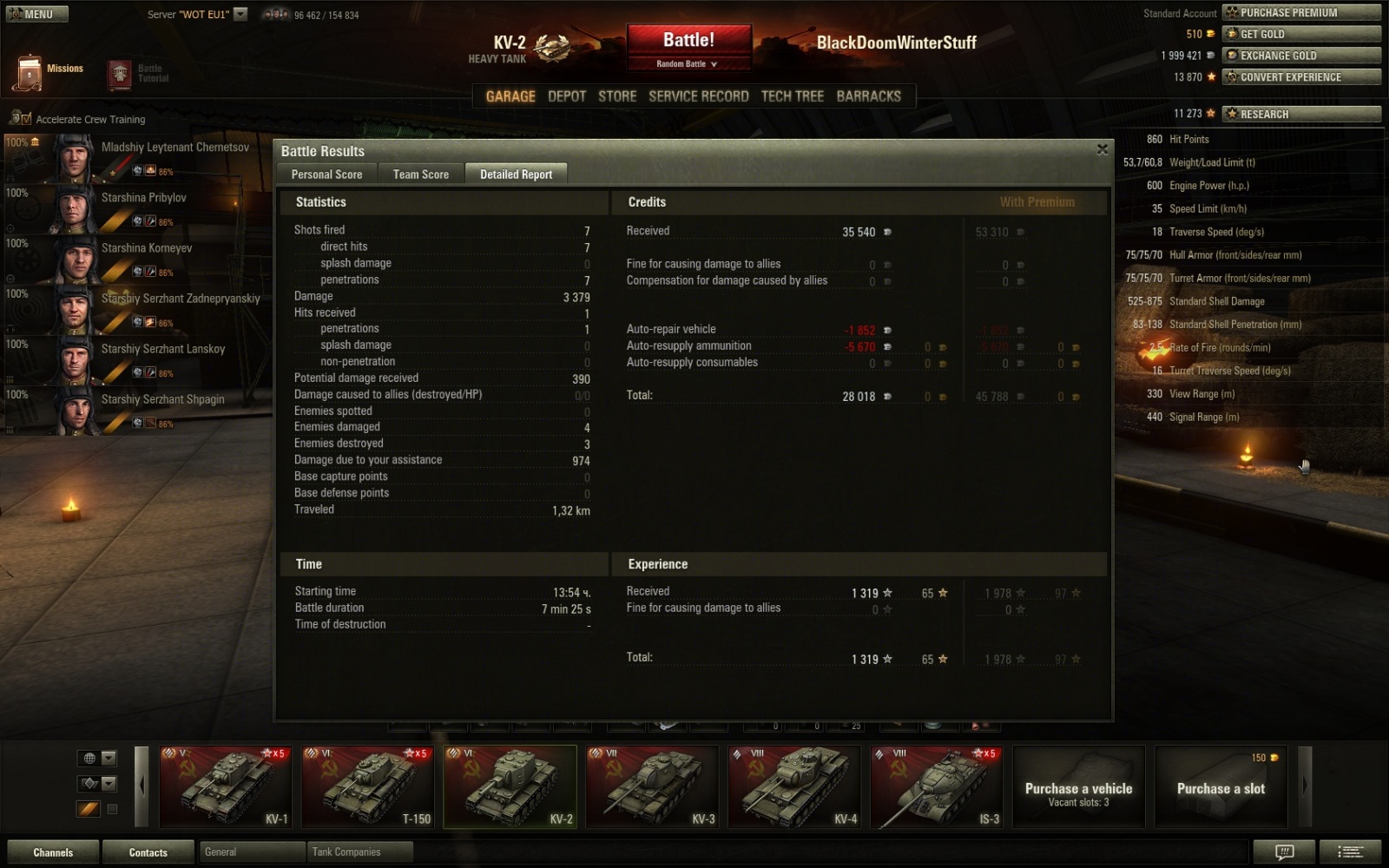
Task: Choose the EXCHANGE GOLD button
Action: click(1300, 56)
